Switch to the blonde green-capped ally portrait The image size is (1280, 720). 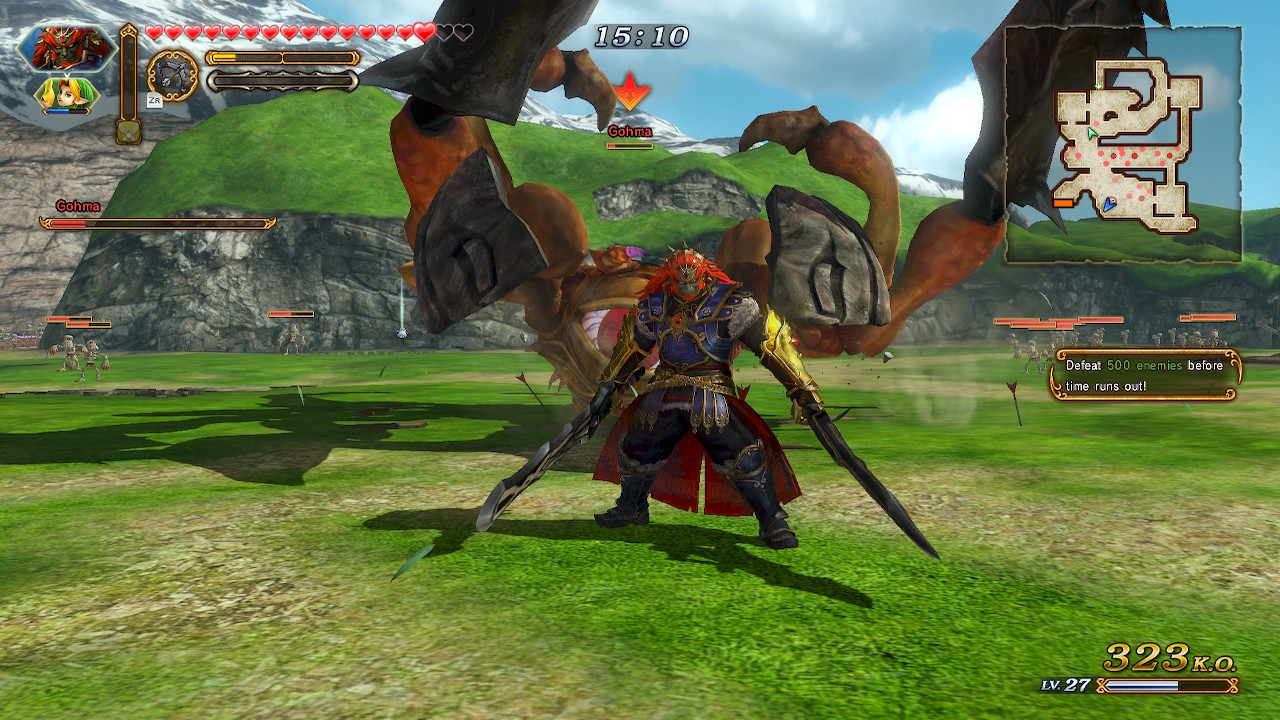[x=68, y=96]
